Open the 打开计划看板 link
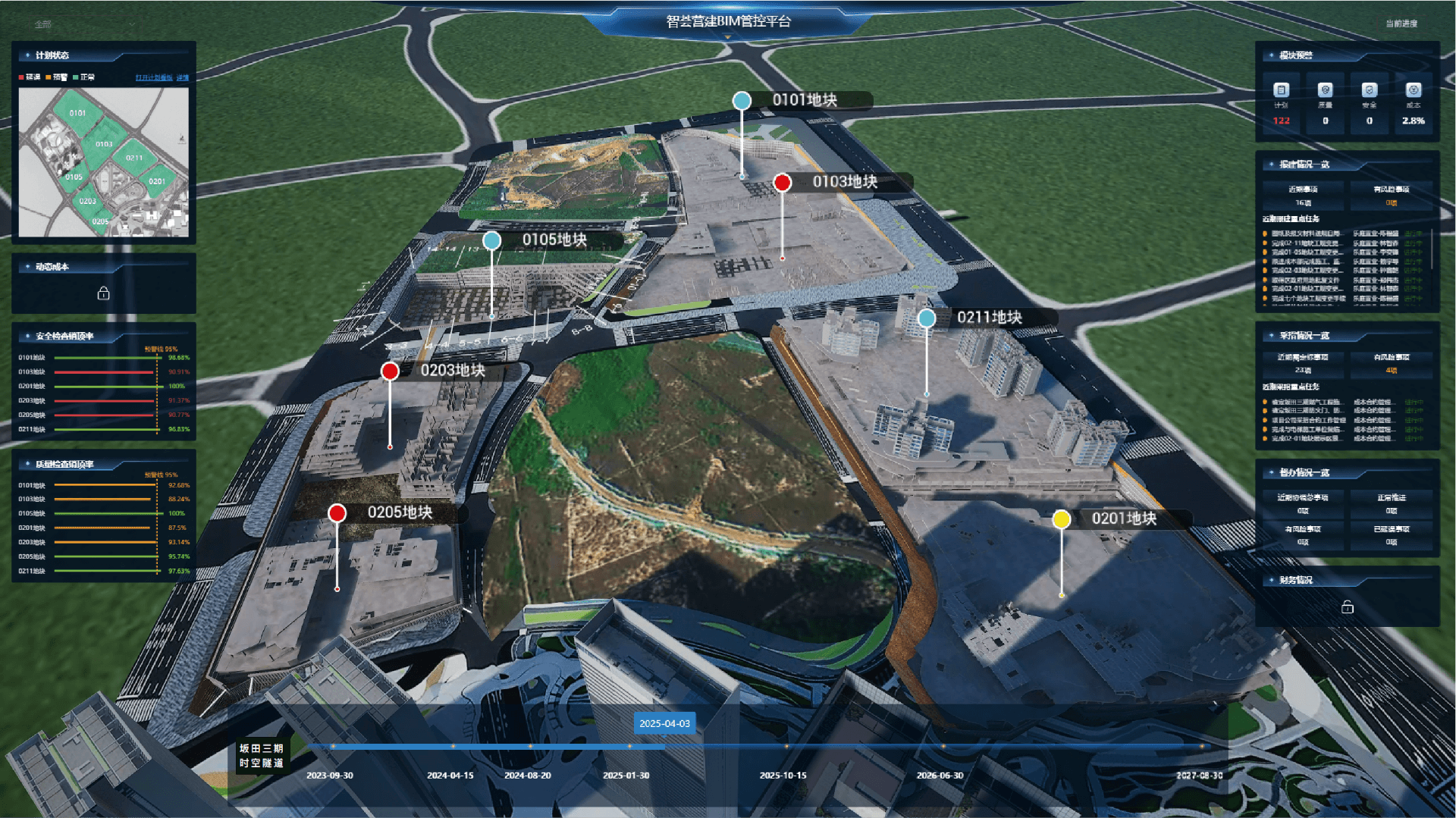This screenshot has width=1456, height=818. click(154, 77)
